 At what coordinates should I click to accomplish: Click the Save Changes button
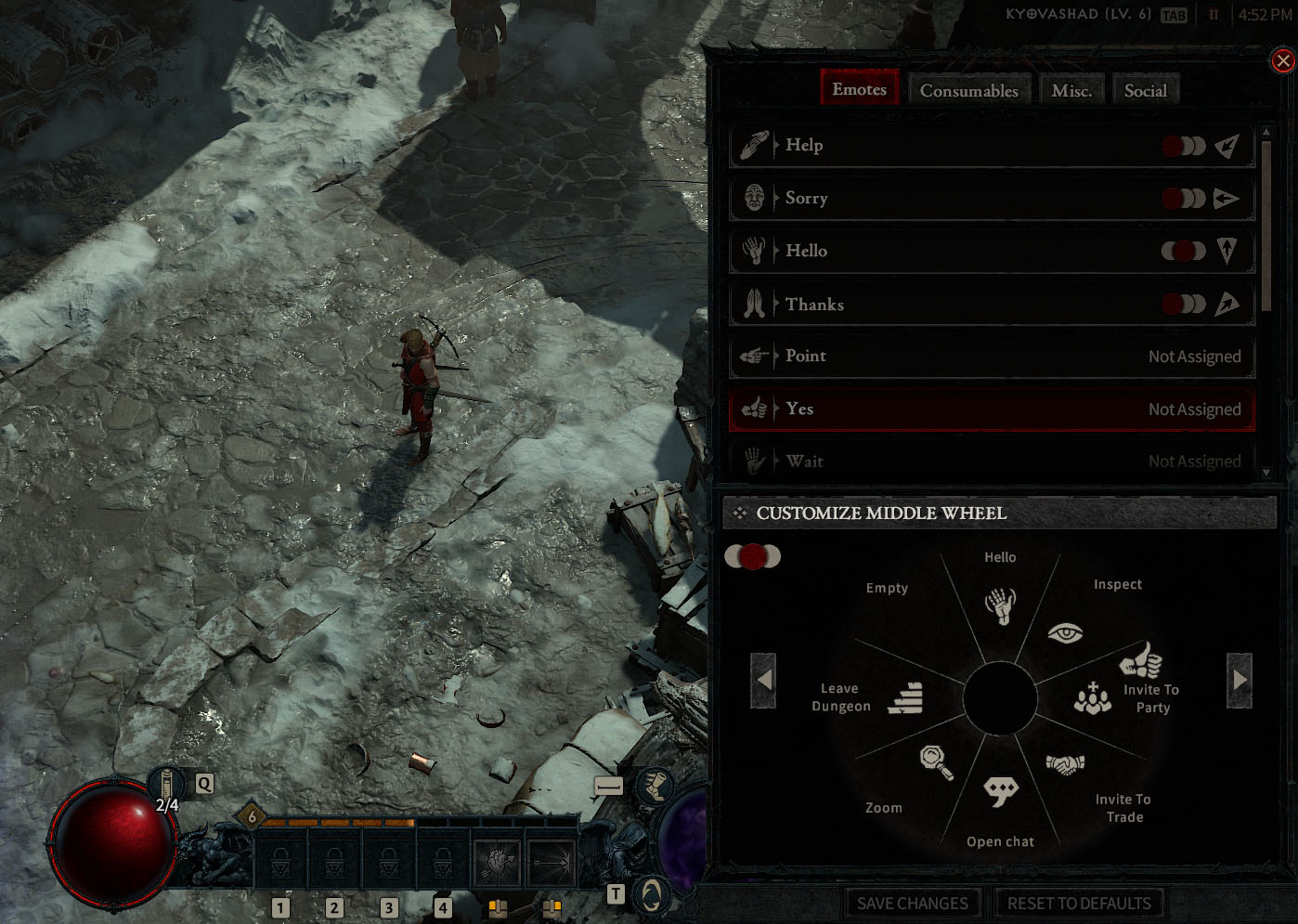tap(913, 902)
